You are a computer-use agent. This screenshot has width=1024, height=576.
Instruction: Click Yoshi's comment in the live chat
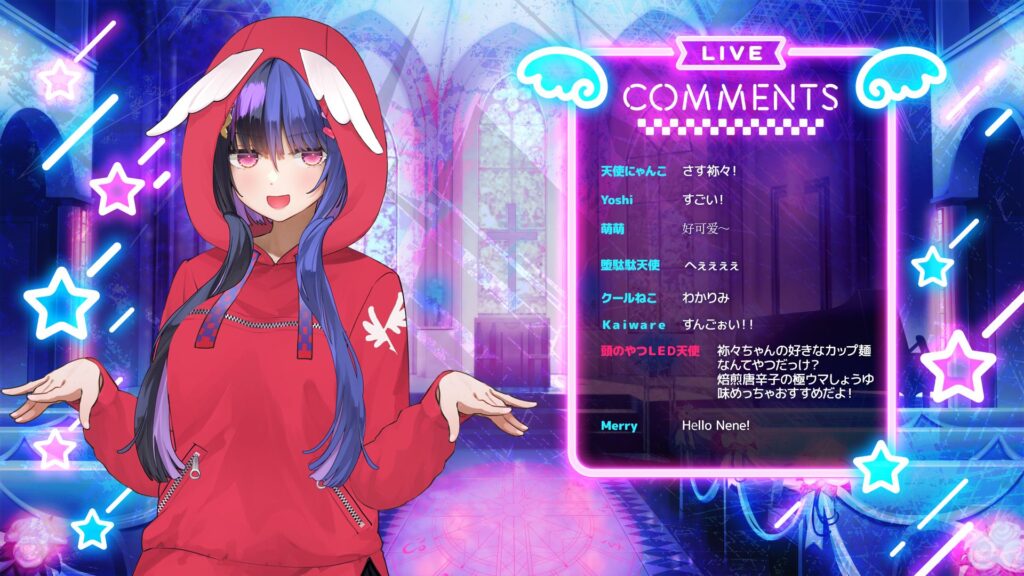pos(704,200)
